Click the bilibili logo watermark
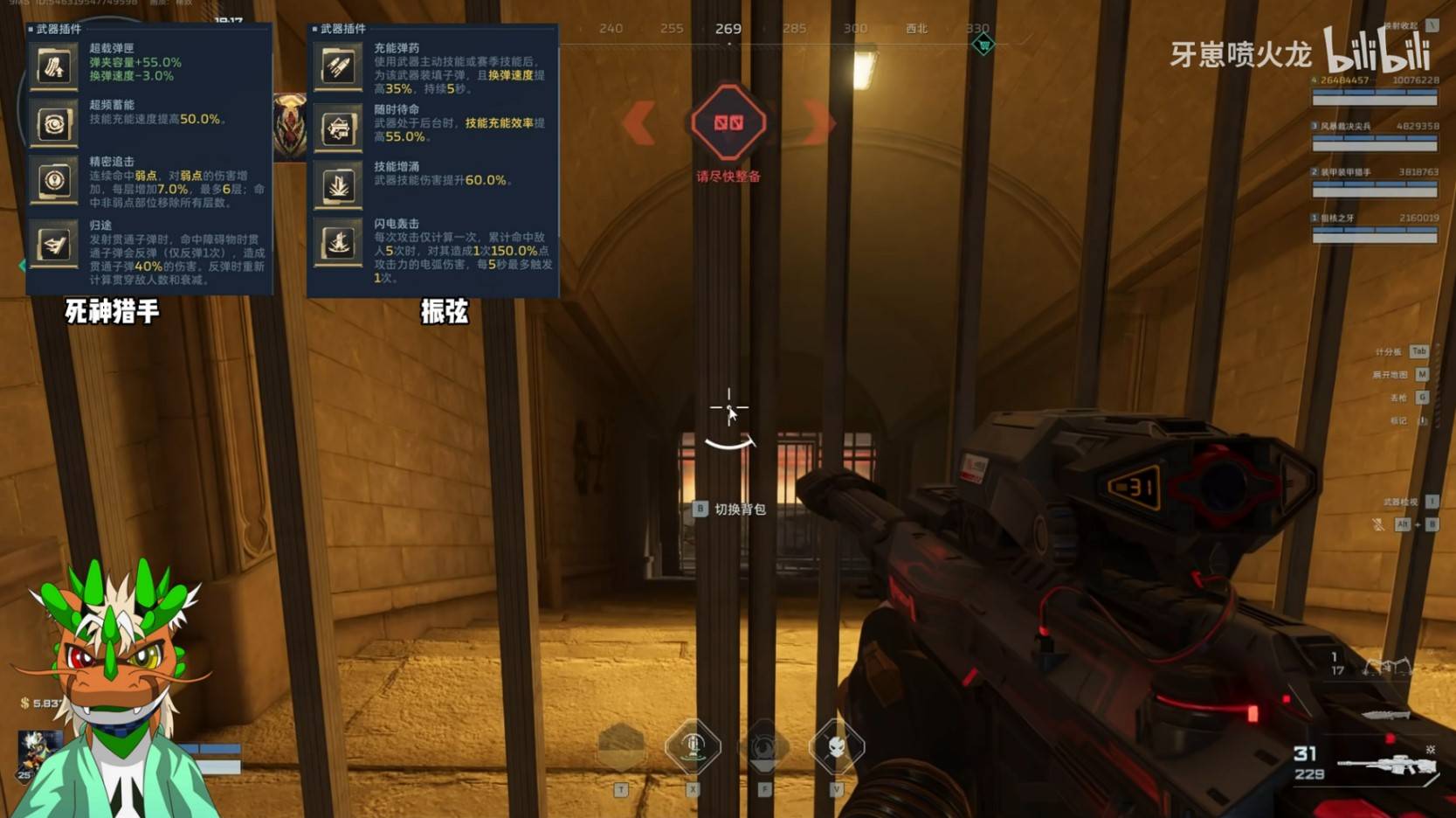Image resolution: width=1456 pixels, height=818 pixels. [1377, 52]
